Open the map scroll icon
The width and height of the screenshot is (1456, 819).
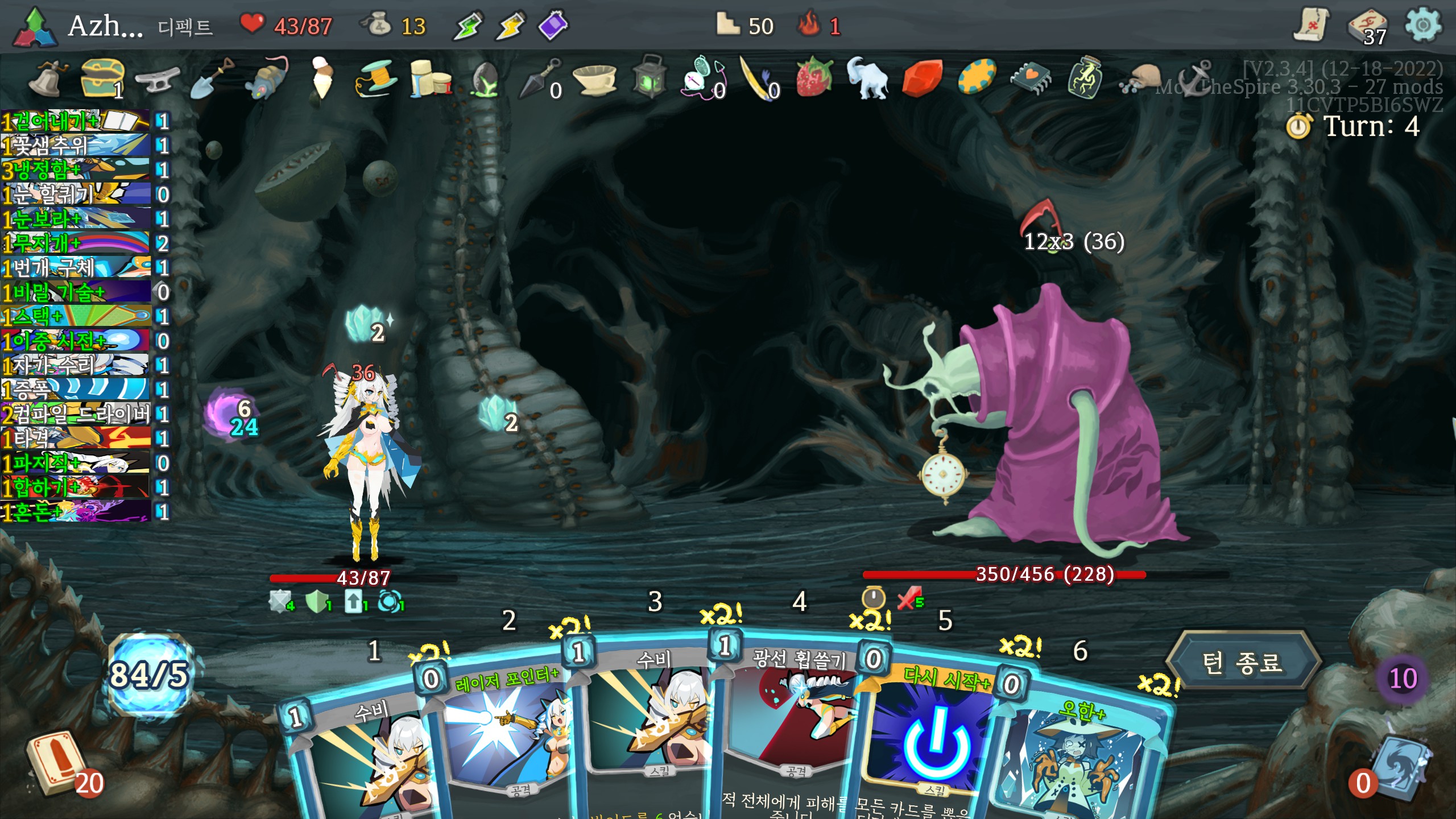(x=1311, y=26)
